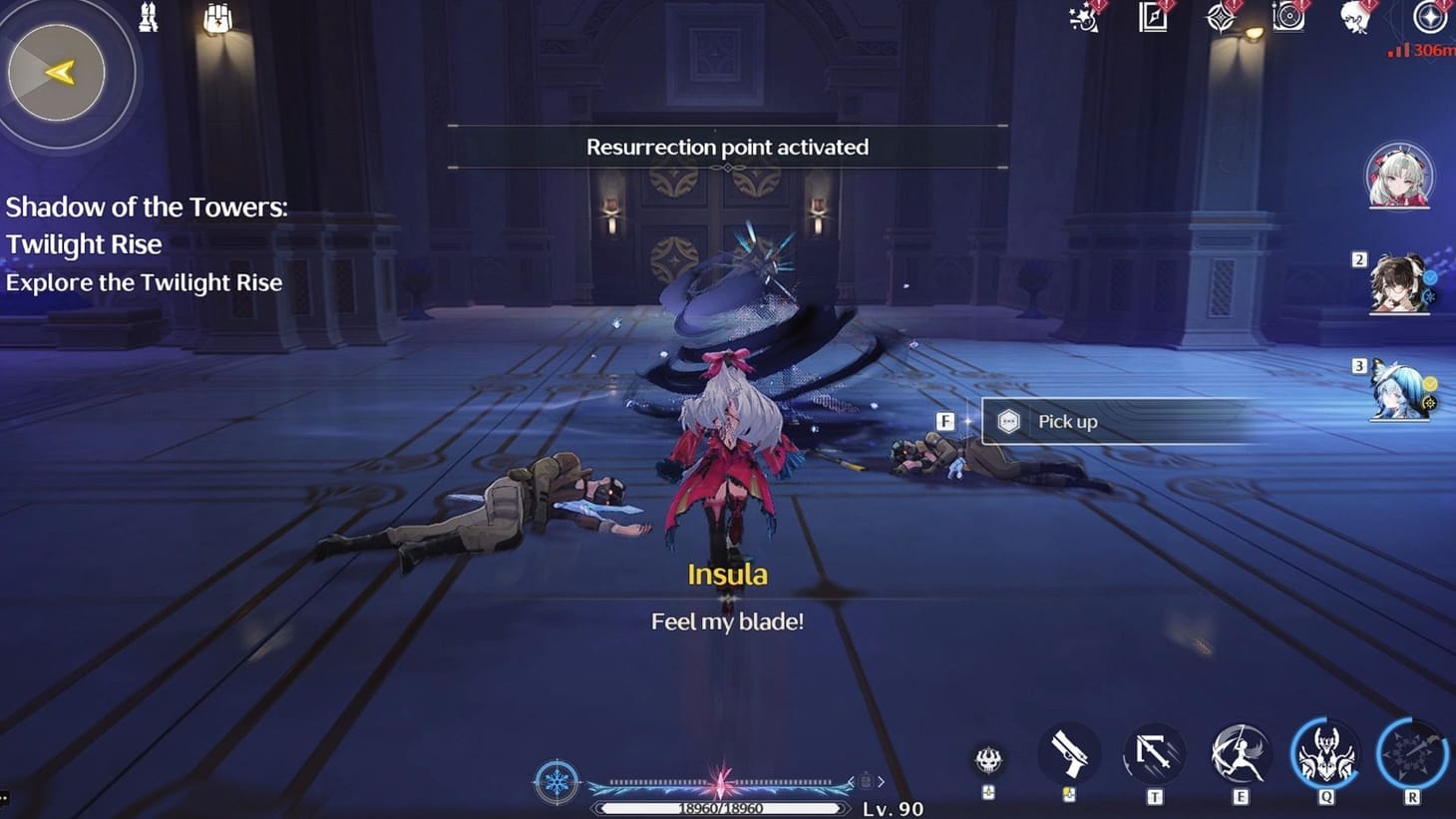Open the Events panel via sparkle icon
The image size is (1456, 819).
point(1080,20)
